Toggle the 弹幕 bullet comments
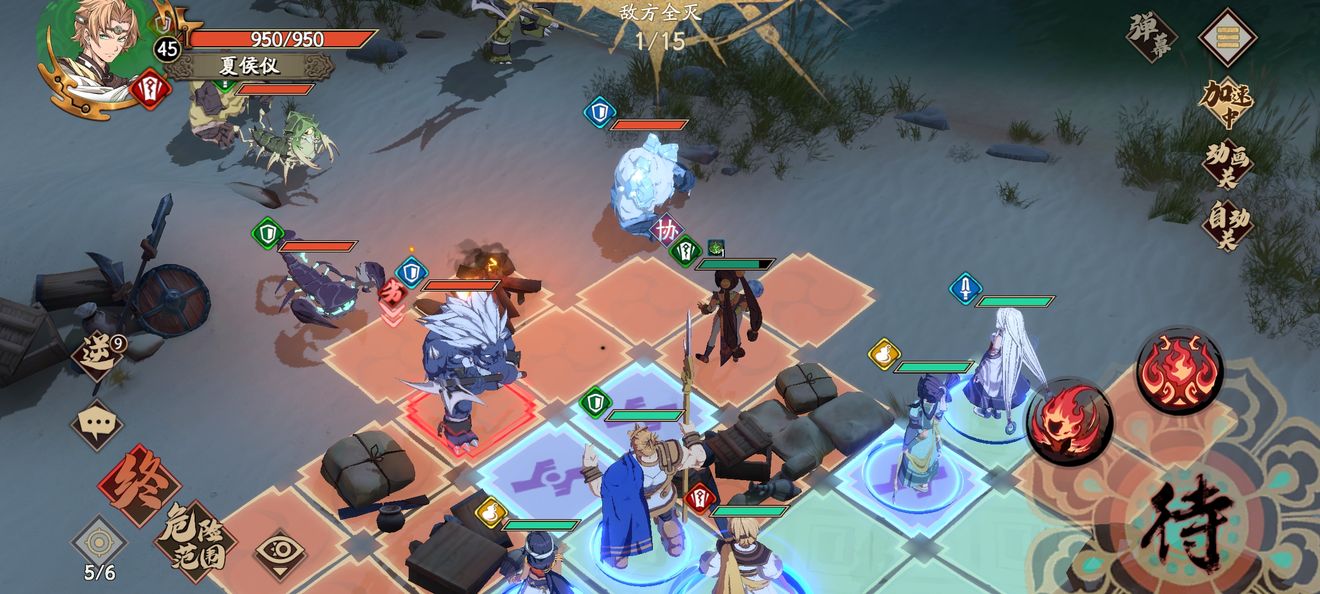Image resolution: width=1320 pixels, height=594 pixels. (1151, 37)
